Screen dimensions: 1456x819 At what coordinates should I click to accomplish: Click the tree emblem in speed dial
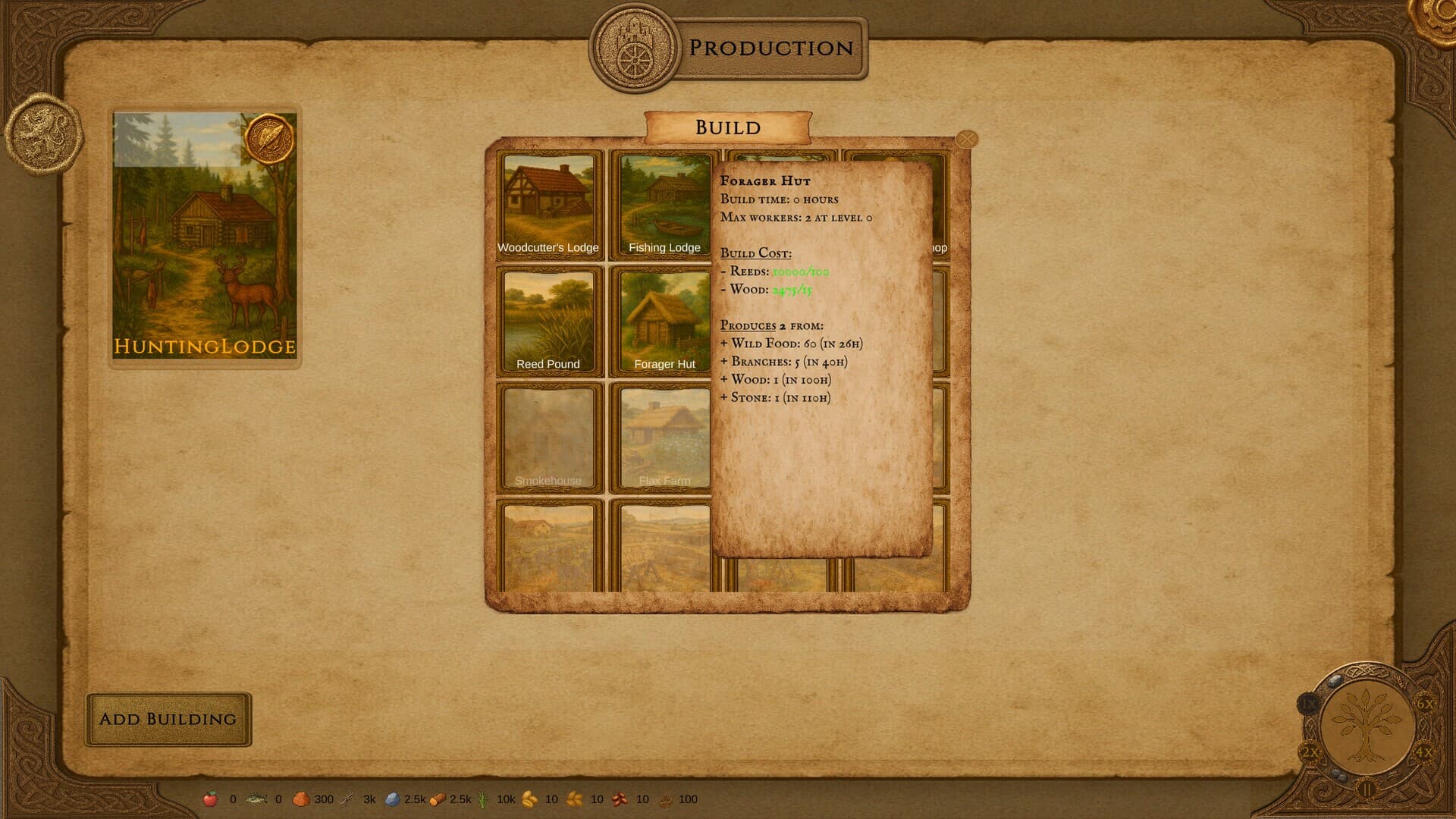(x=1367, y=724)
